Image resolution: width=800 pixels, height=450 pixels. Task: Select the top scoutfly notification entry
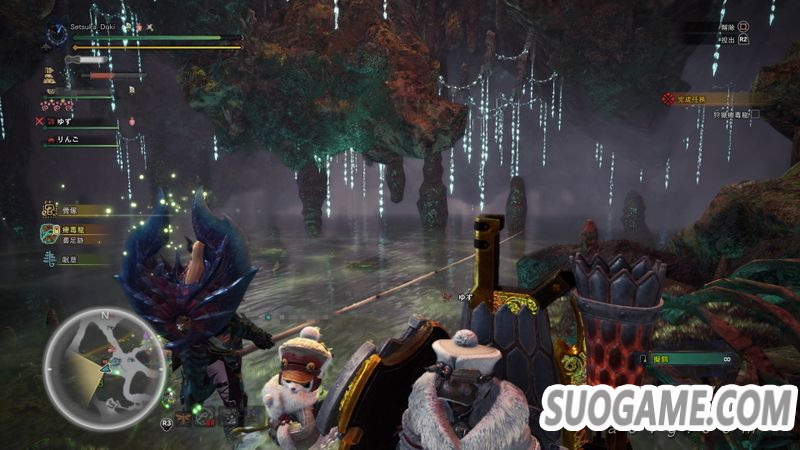[78, 211]
